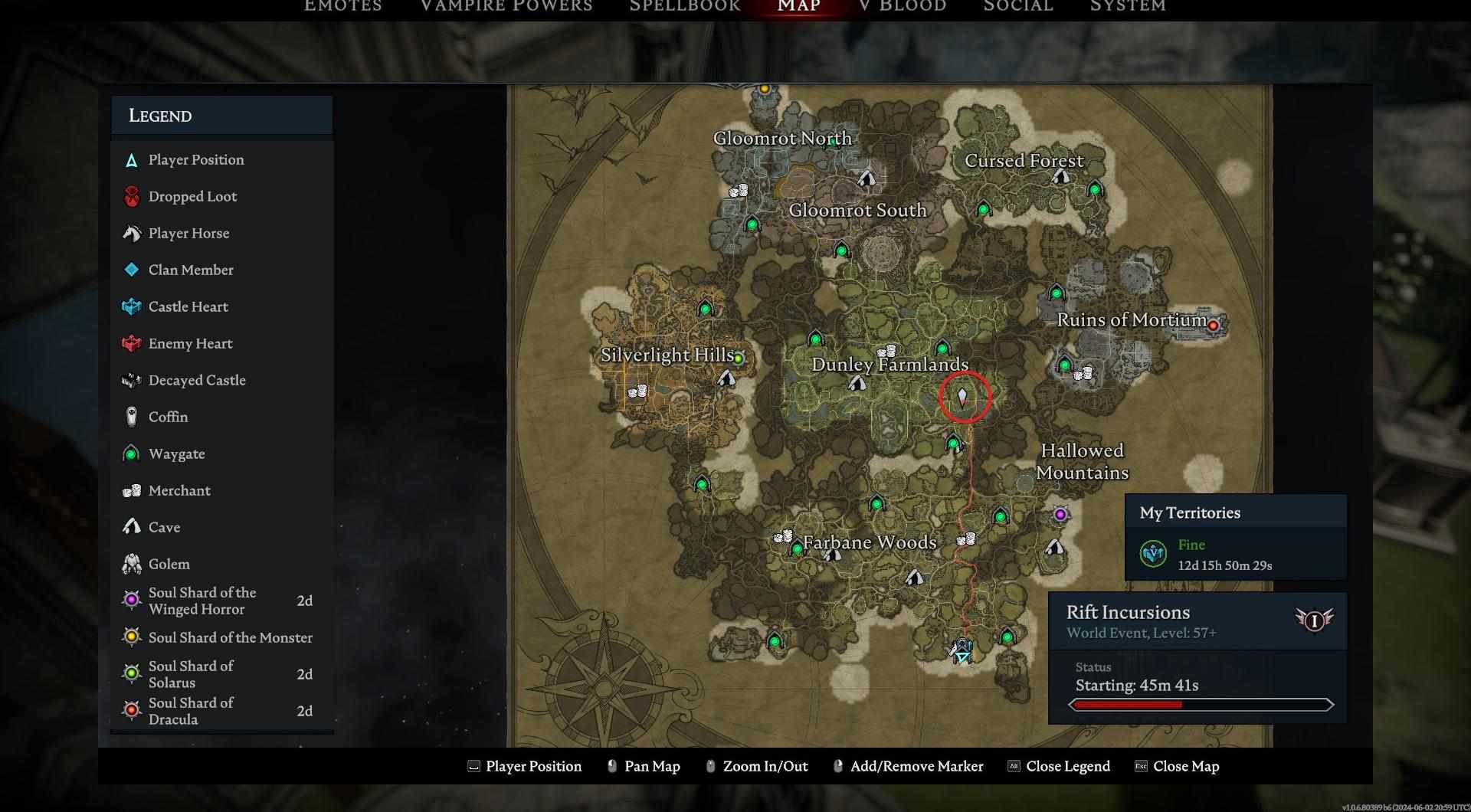Switch to the System tab
The image size is (1471, 812).
click(x=1128, y=6)
